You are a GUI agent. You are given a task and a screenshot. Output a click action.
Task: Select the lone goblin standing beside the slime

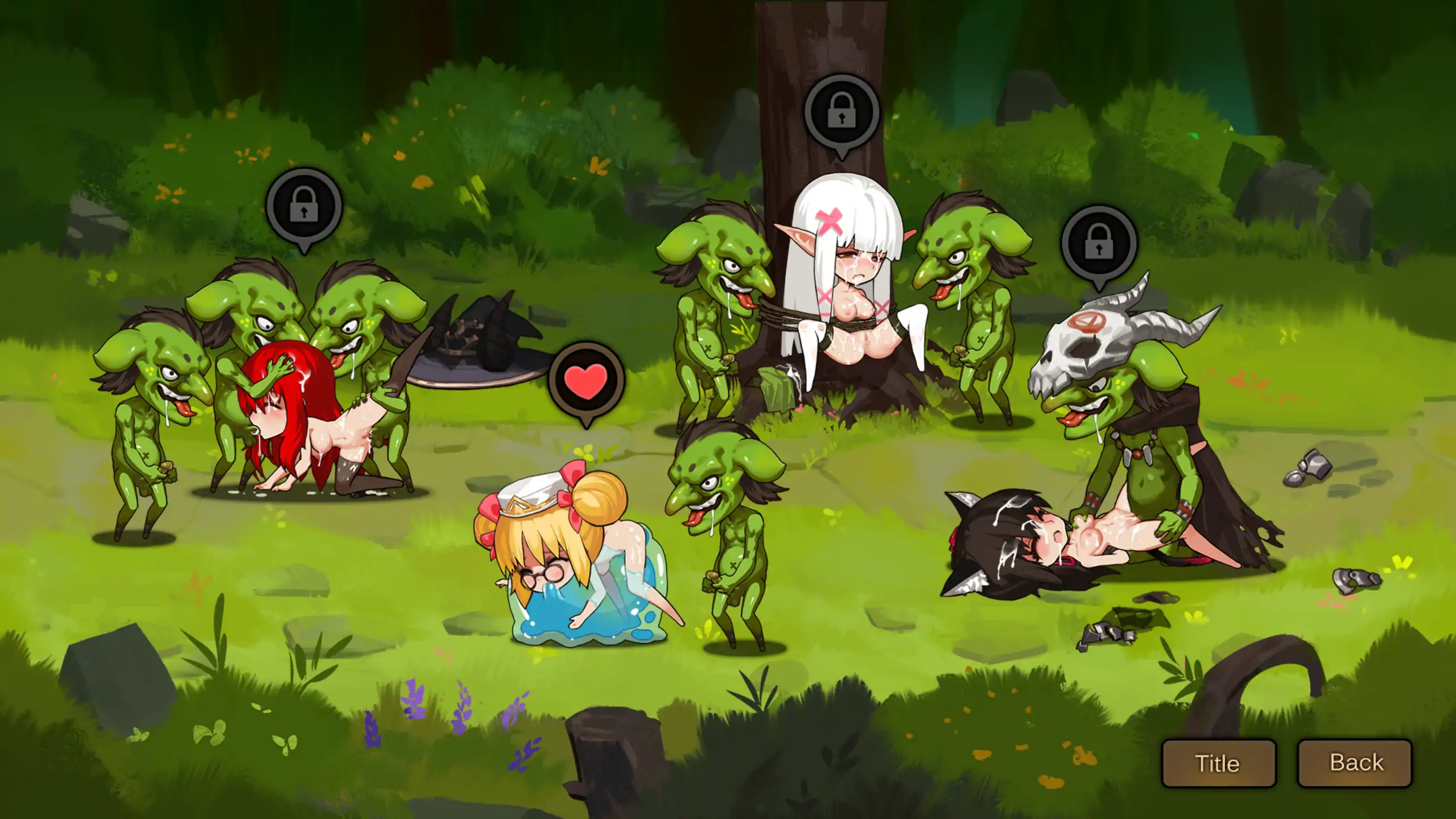731,512
